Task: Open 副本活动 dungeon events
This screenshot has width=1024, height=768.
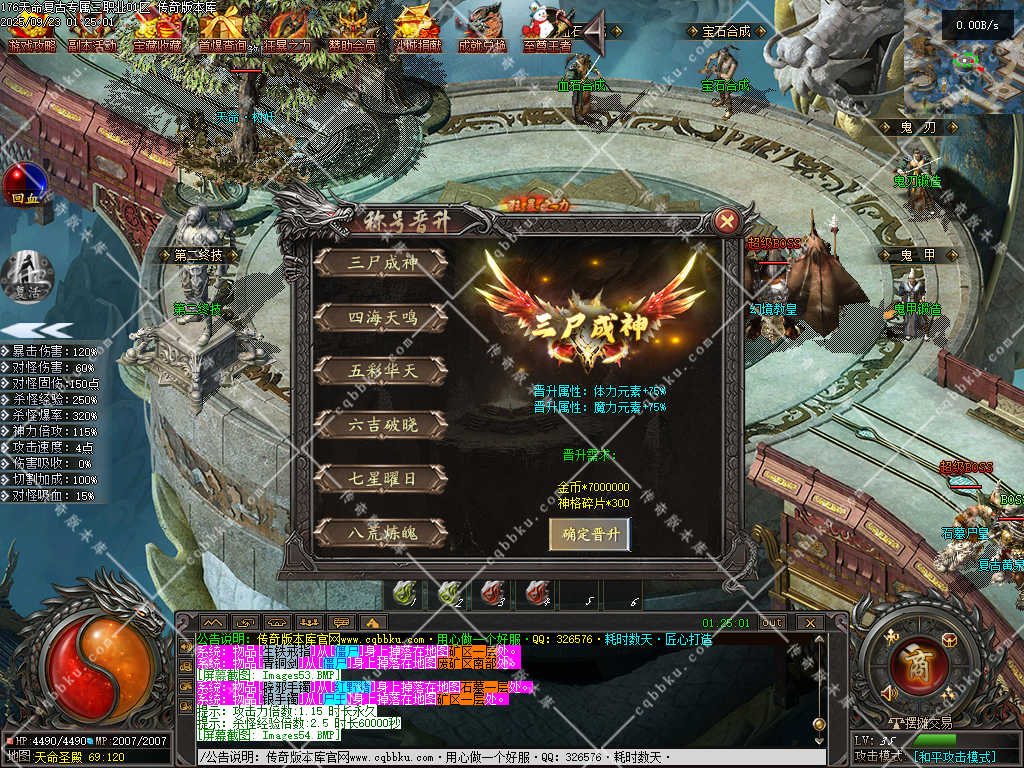Action: (93, 30)
